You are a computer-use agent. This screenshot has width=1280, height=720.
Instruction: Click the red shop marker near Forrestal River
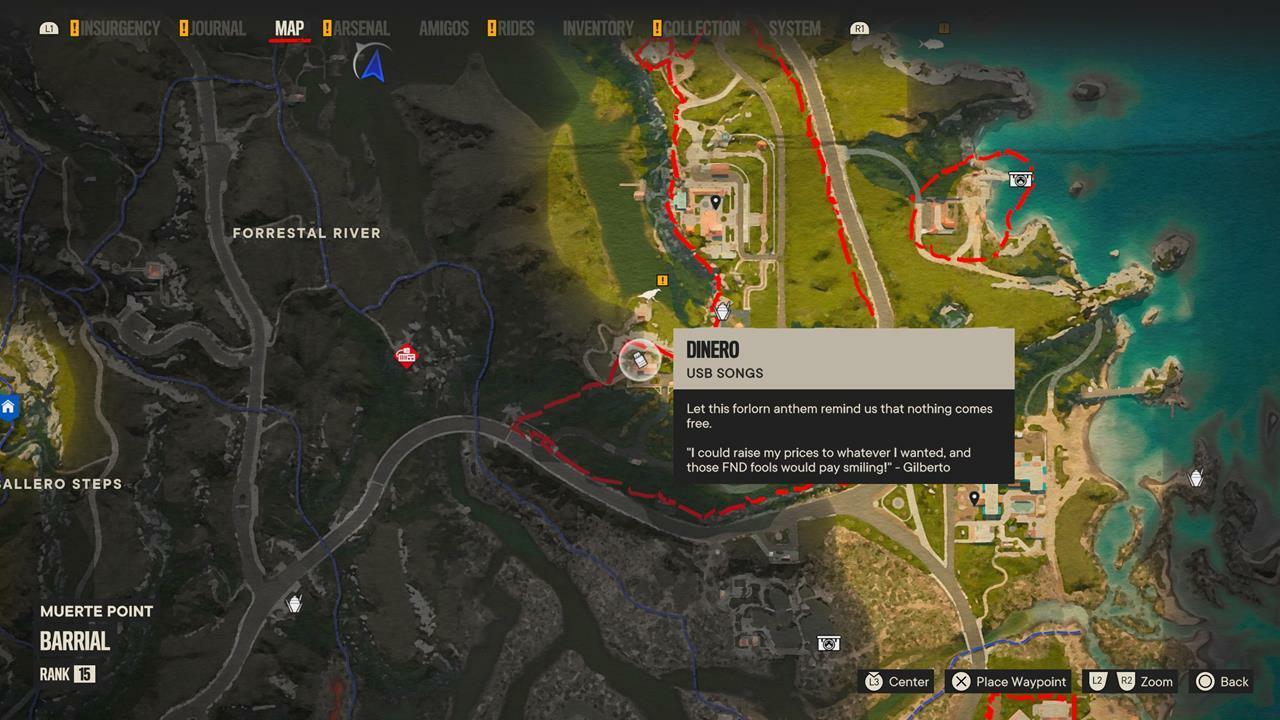coord(406,356)
